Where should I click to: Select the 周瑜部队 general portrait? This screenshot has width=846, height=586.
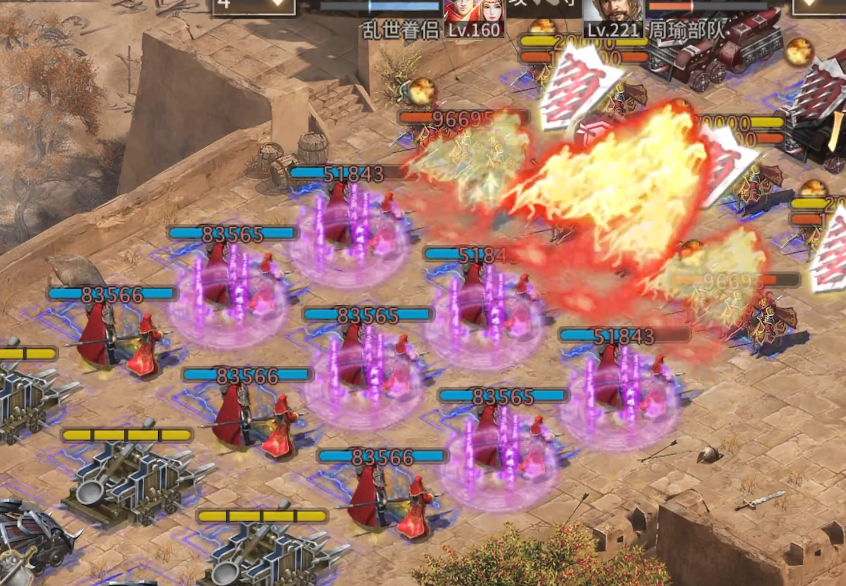pos(612,10)
